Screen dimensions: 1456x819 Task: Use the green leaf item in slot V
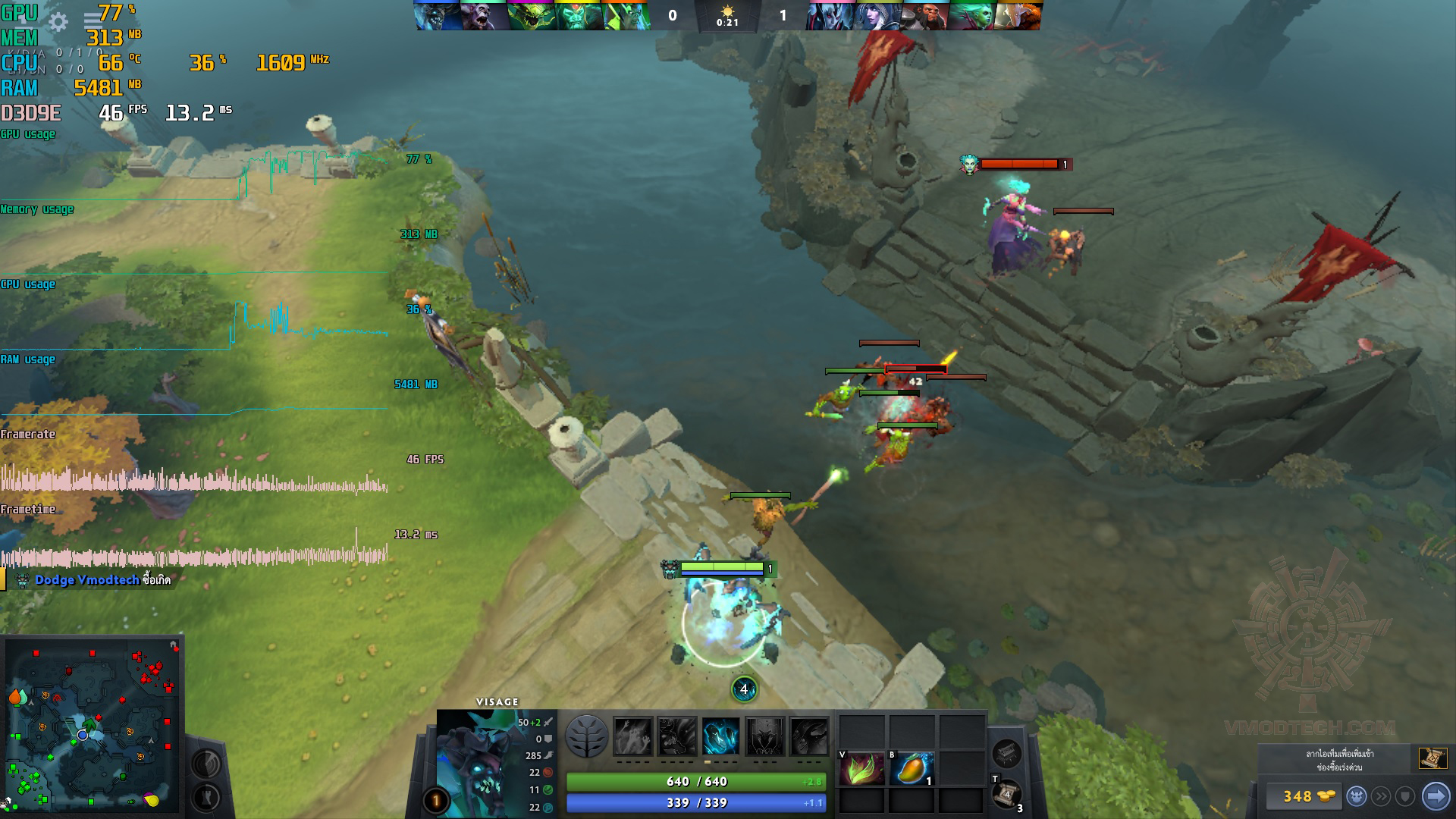[x=861, y=769]
